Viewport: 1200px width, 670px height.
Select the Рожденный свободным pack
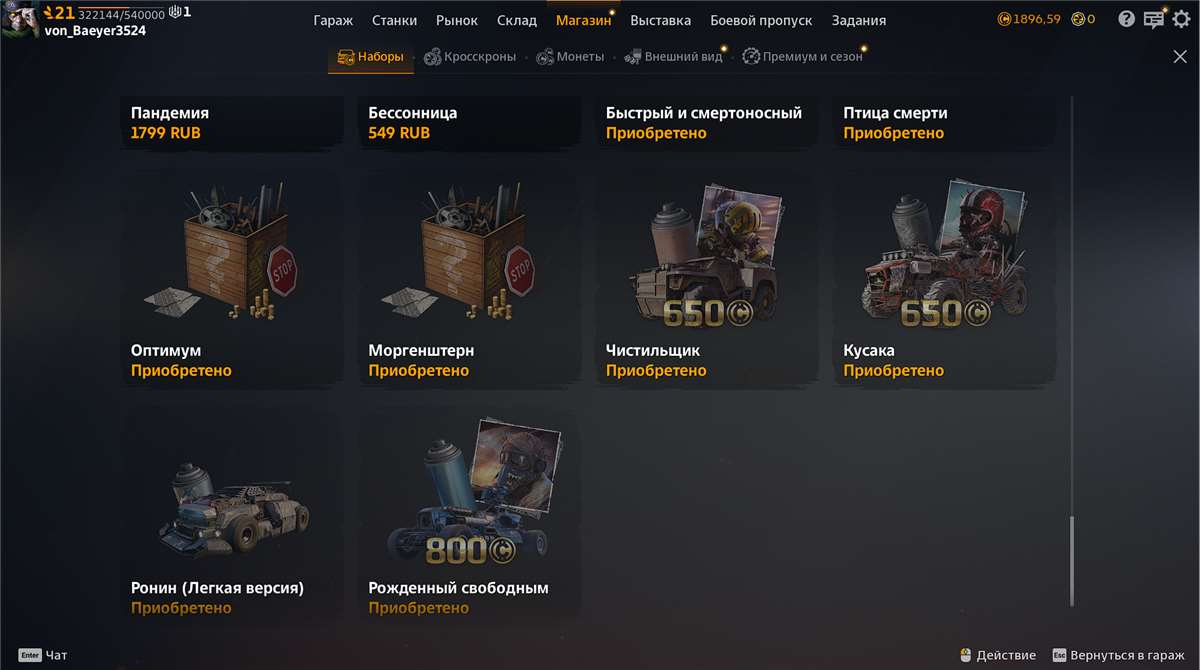[469, 515]
